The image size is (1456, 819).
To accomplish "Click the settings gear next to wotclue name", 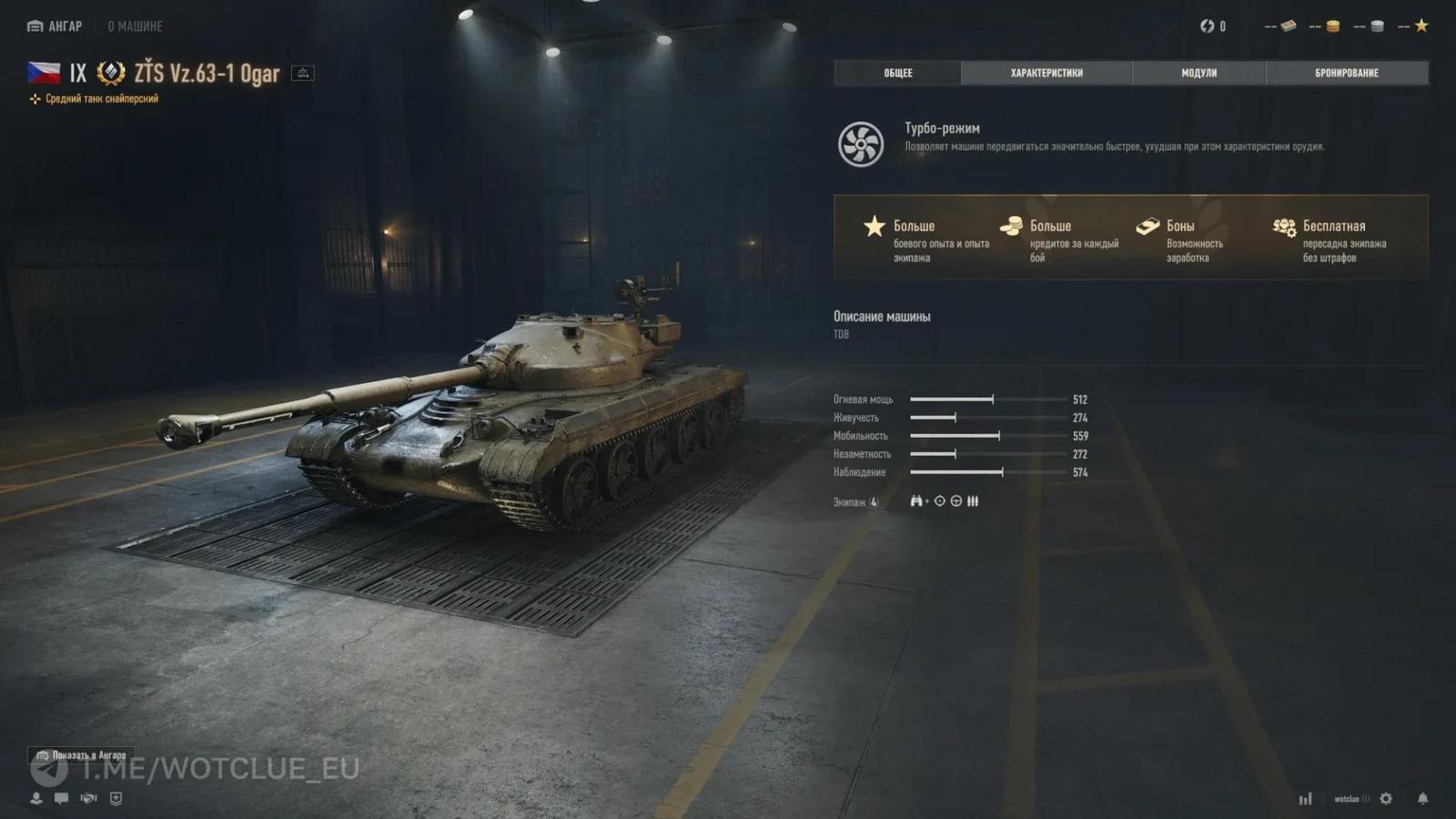I will 1386,798.
